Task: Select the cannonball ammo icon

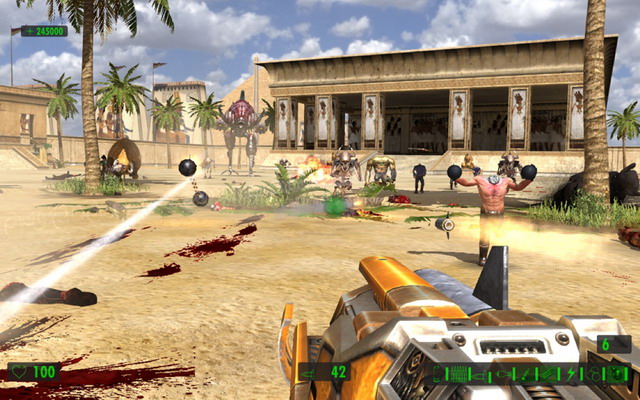Action: pyautogui.click(x=593, y=374)
